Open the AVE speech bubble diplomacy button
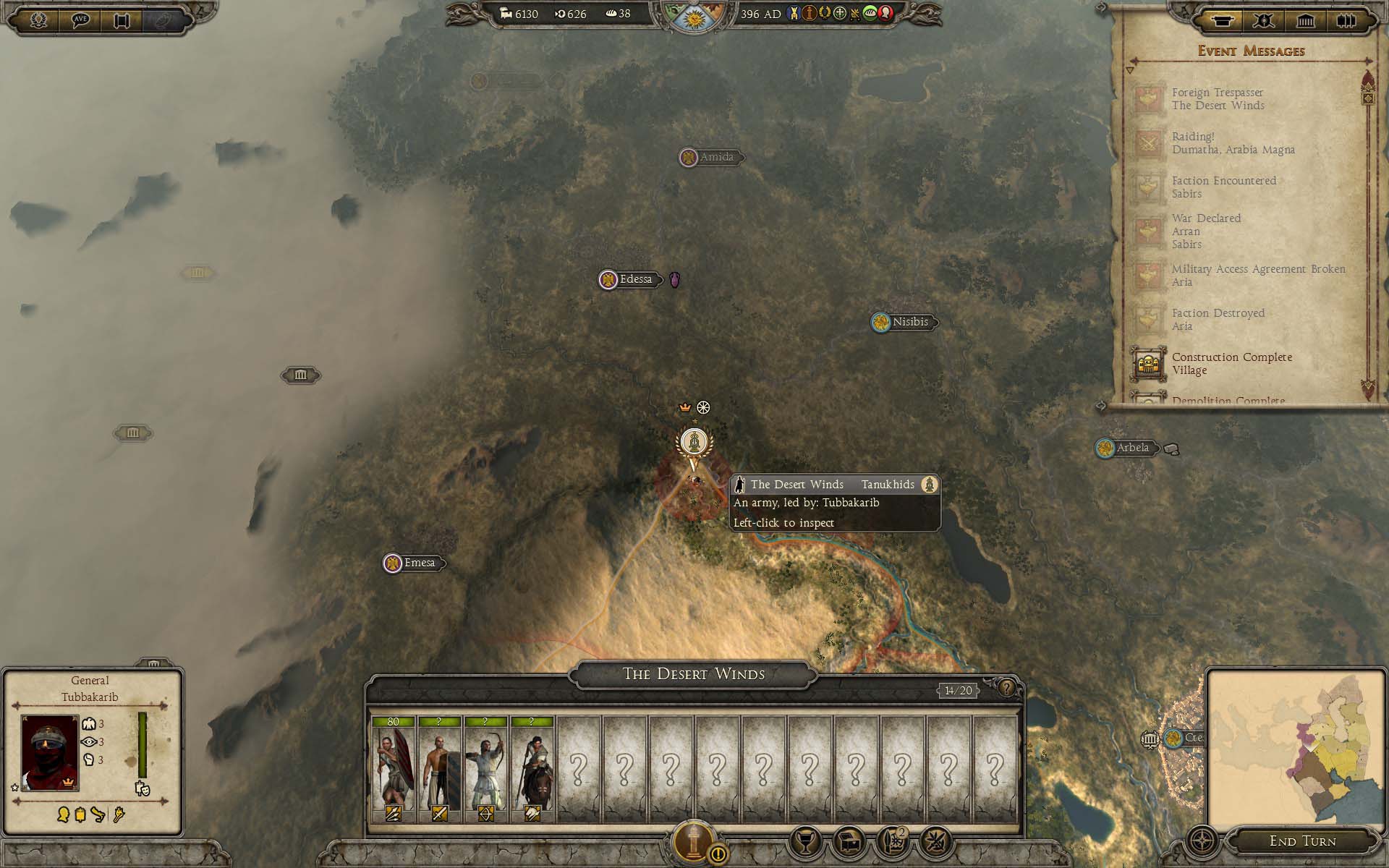1389x868 pixels. coord(80,20)
